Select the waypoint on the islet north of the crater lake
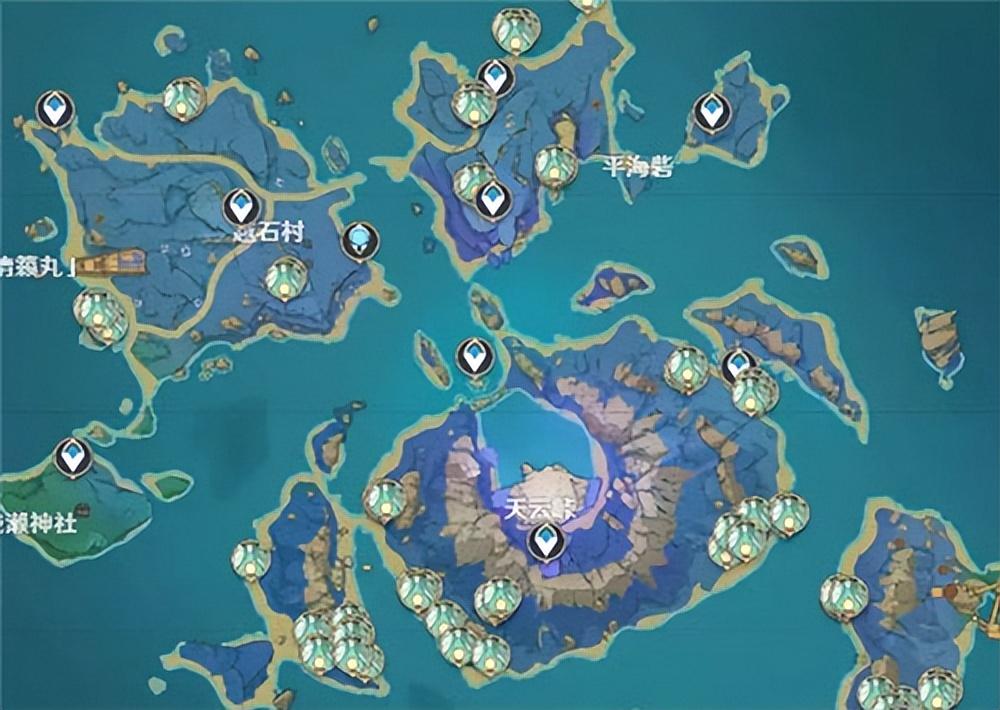The image size is (1000, 710). click(x=474, y=356)
